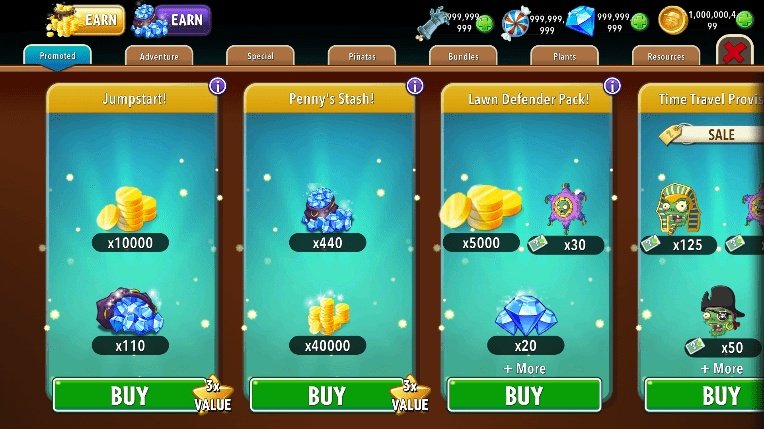Open the Special tab

tap(260, 56)
